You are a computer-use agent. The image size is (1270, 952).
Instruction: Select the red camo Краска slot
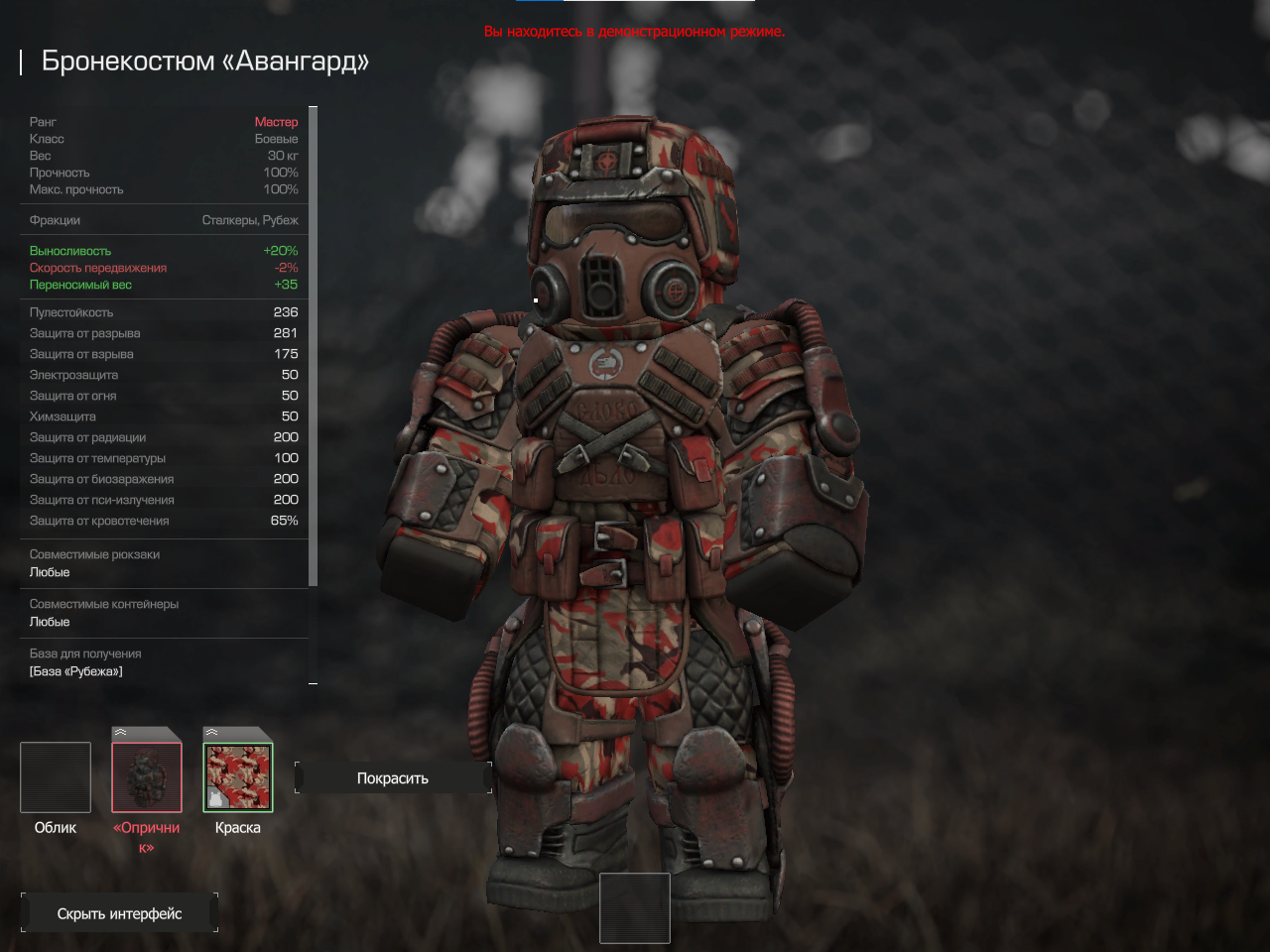(x=238, y=777)
